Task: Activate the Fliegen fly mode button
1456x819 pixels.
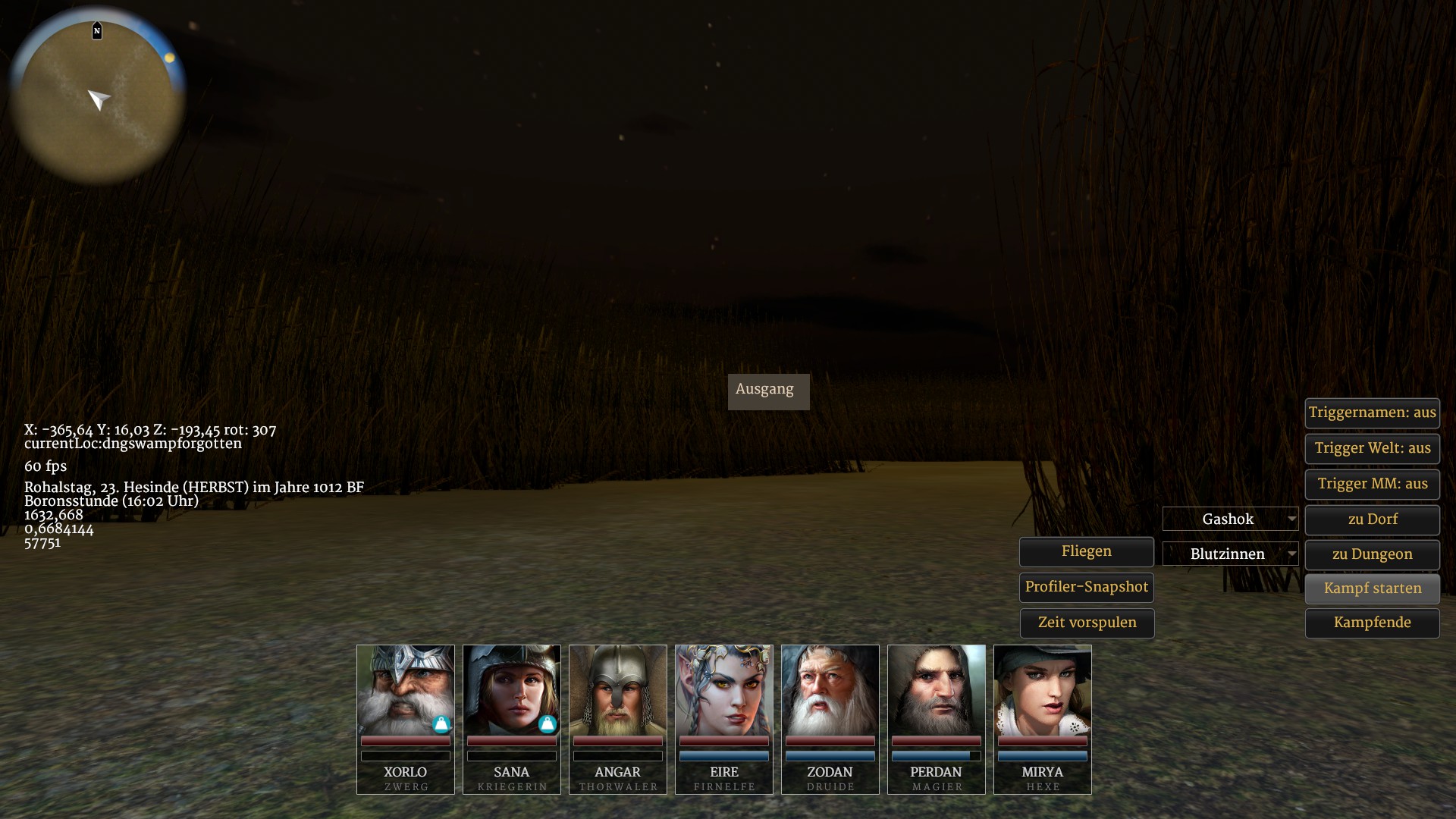Action: [1086, 552]
